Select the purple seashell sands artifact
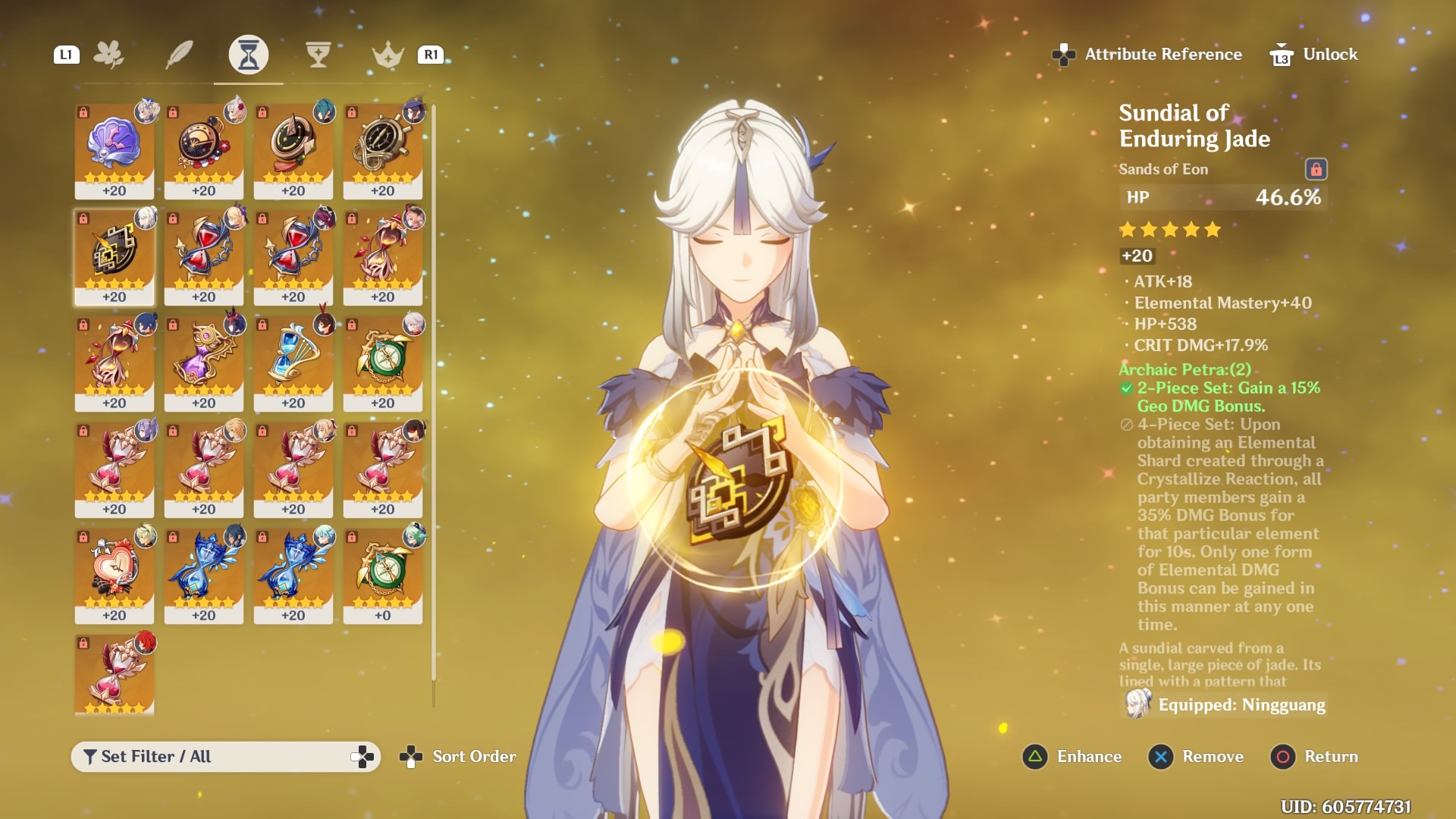Image resolution: width=1456 pixels, height=819 pixels. (115, 150)
